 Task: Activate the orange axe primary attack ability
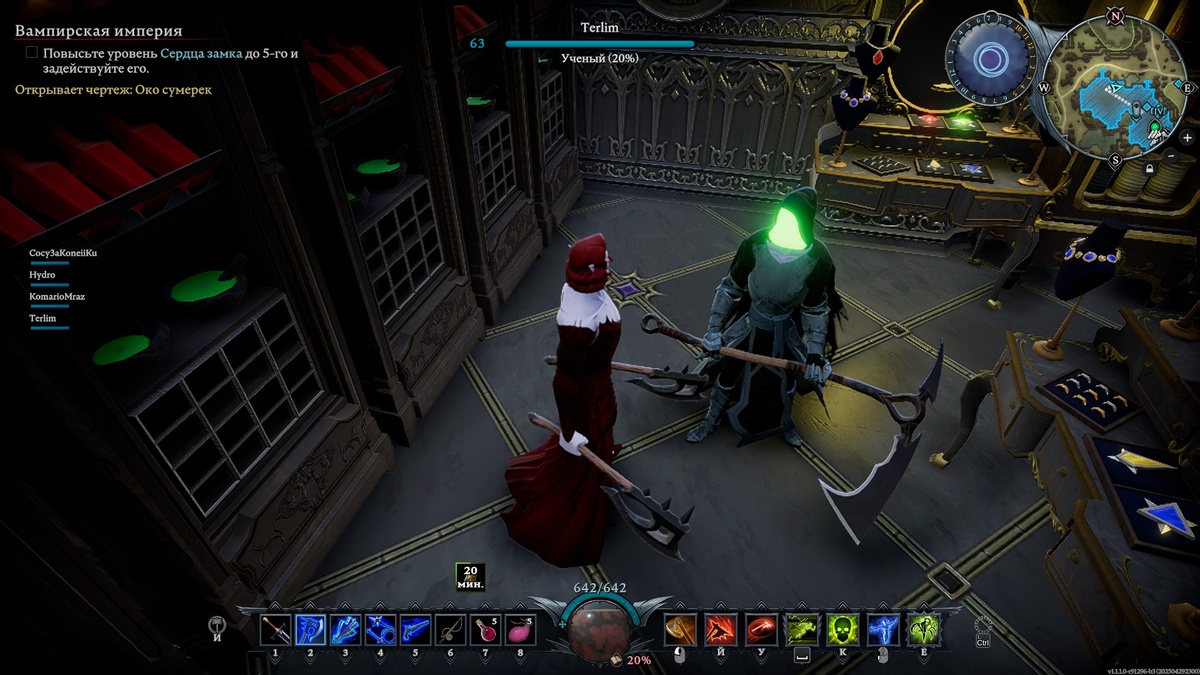click(680, 630)
